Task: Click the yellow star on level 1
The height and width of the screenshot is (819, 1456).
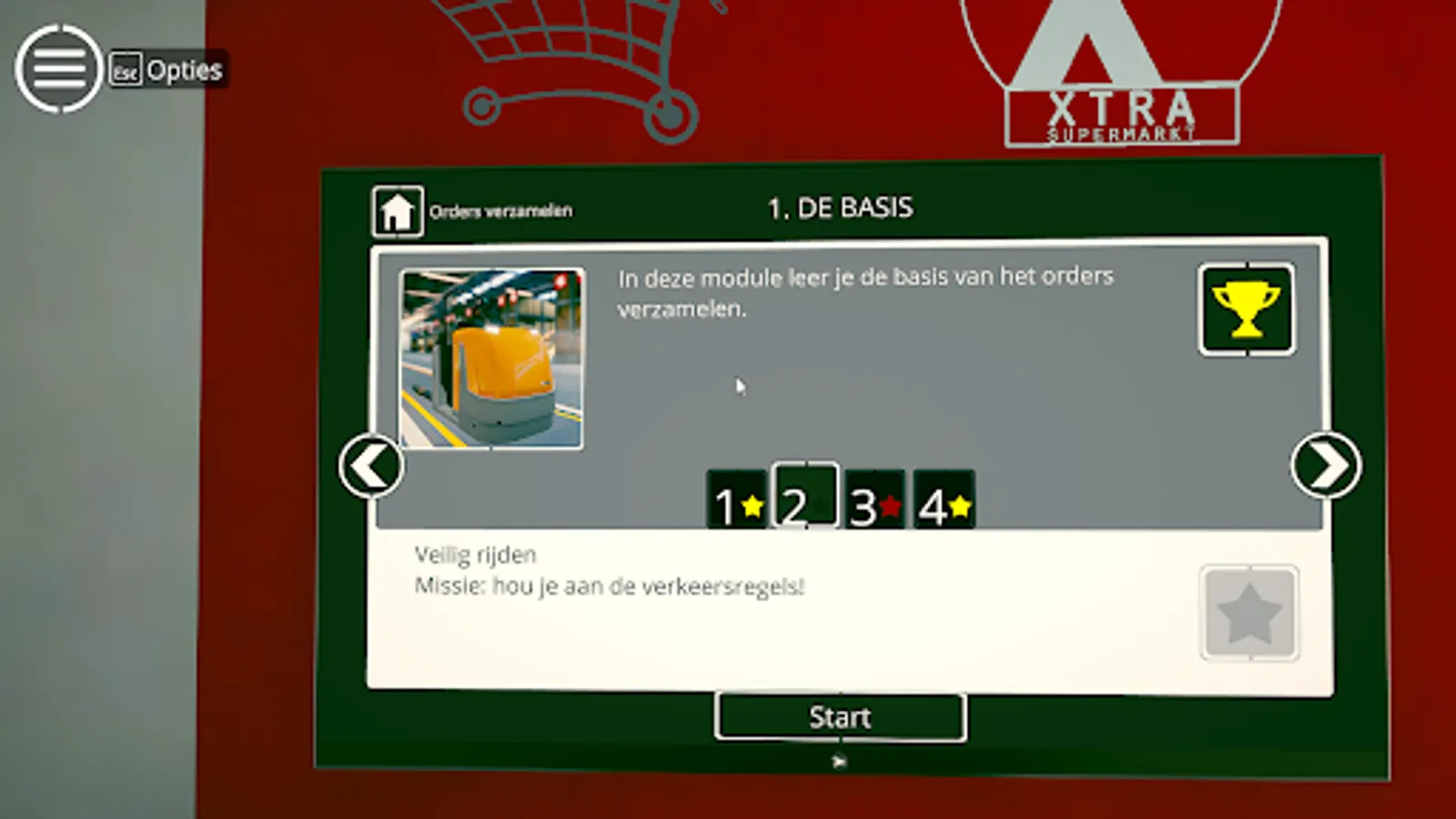Action: [x=751, y=509]
